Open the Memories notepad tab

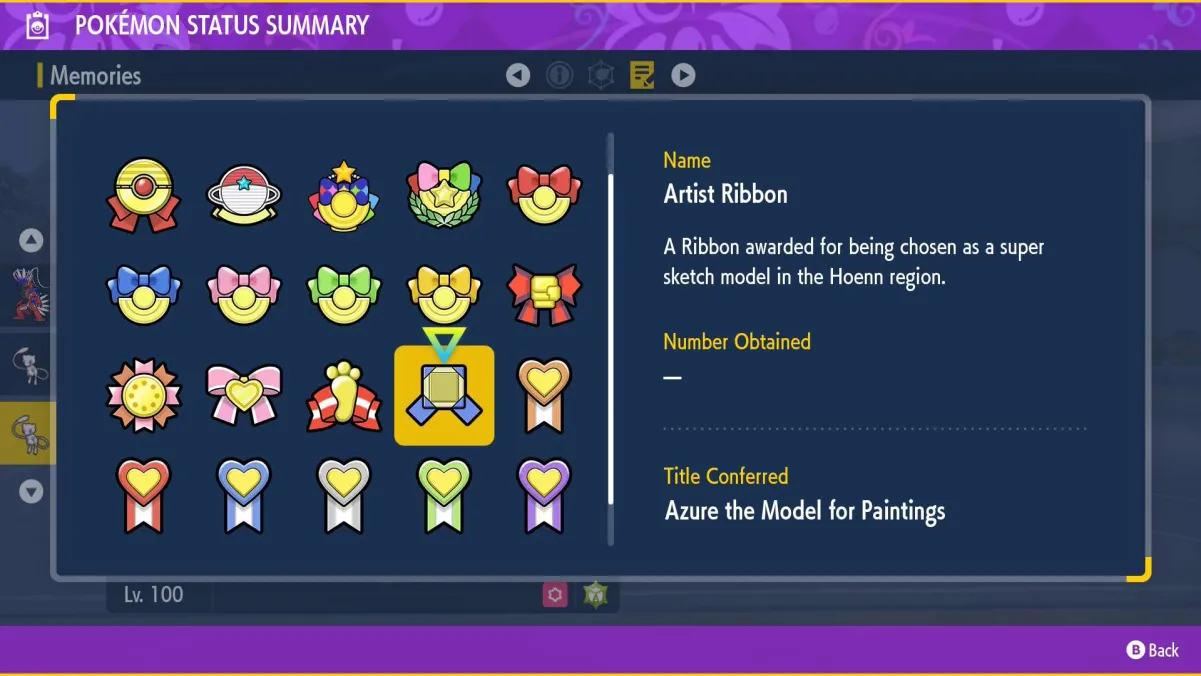pos(642,75)
